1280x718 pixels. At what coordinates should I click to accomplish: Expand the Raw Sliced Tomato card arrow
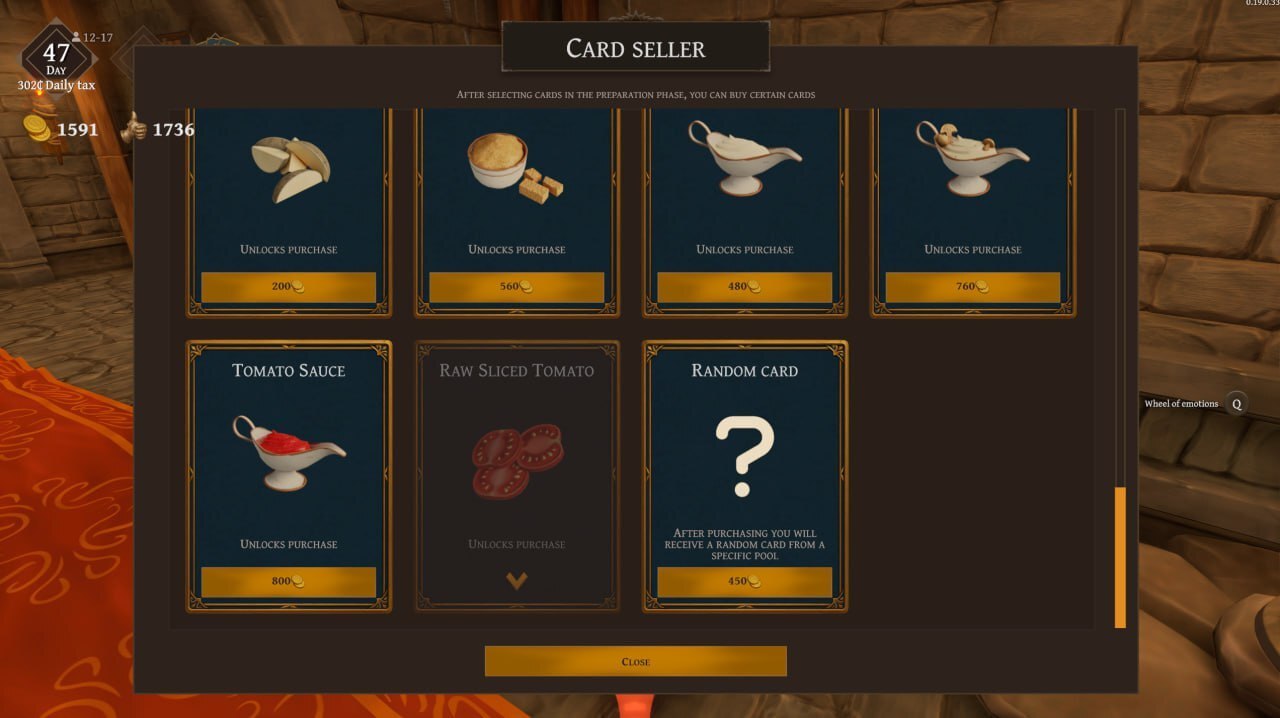tap(516, 581)
